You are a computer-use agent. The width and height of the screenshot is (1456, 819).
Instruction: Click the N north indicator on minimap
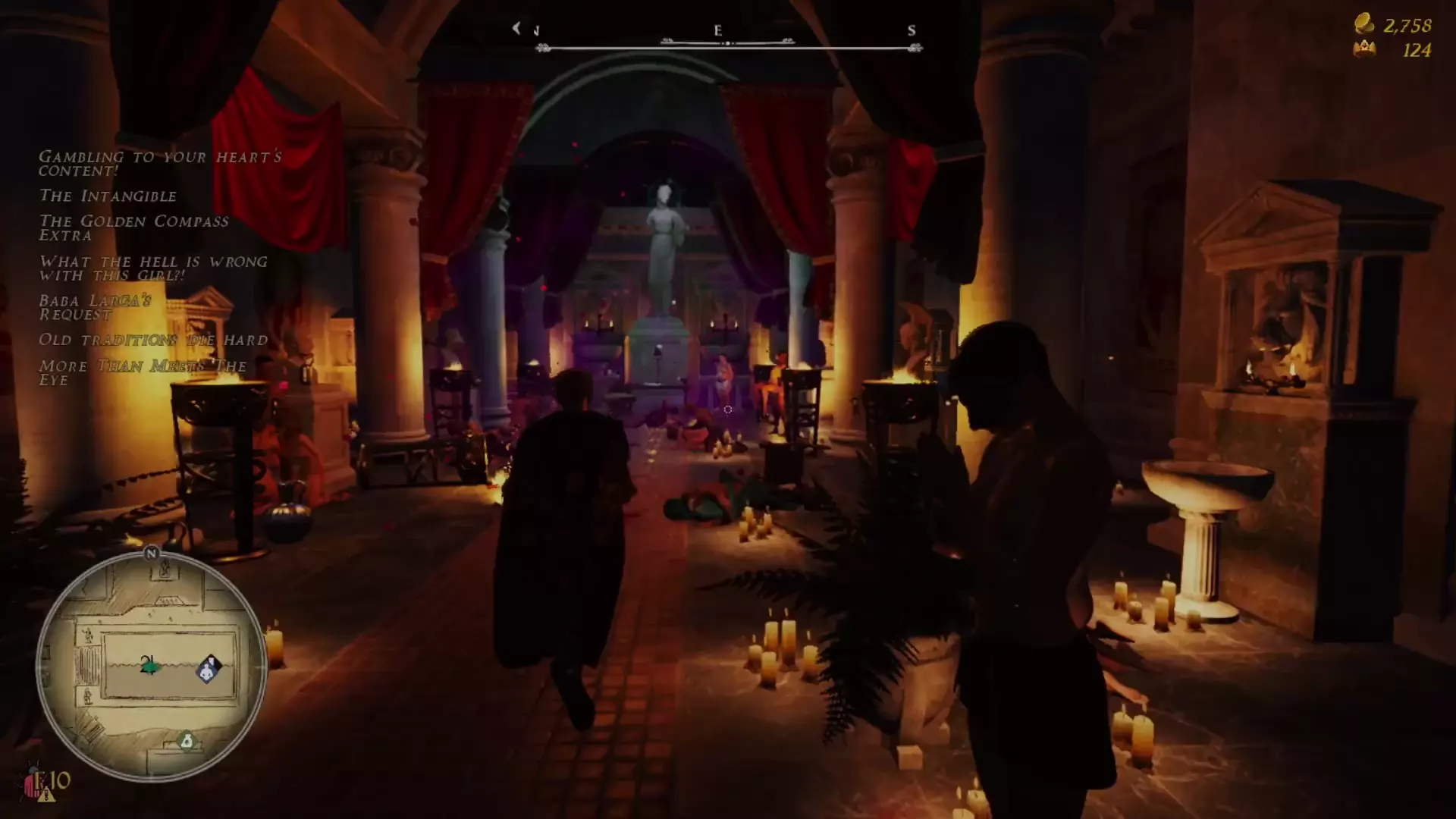pos(151,554)
